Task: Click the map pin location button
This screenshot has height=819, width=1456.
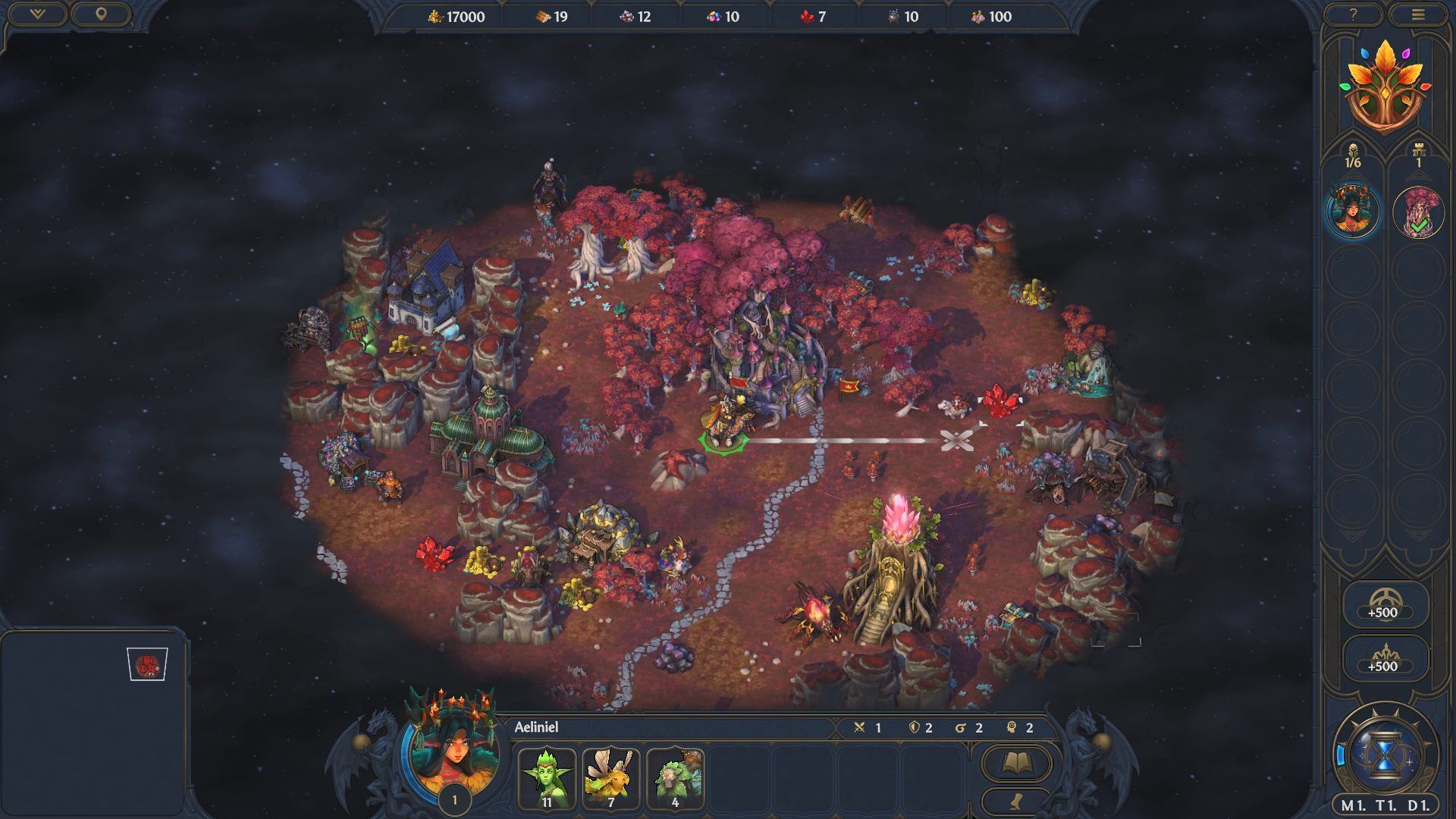Action: [100, 14]
